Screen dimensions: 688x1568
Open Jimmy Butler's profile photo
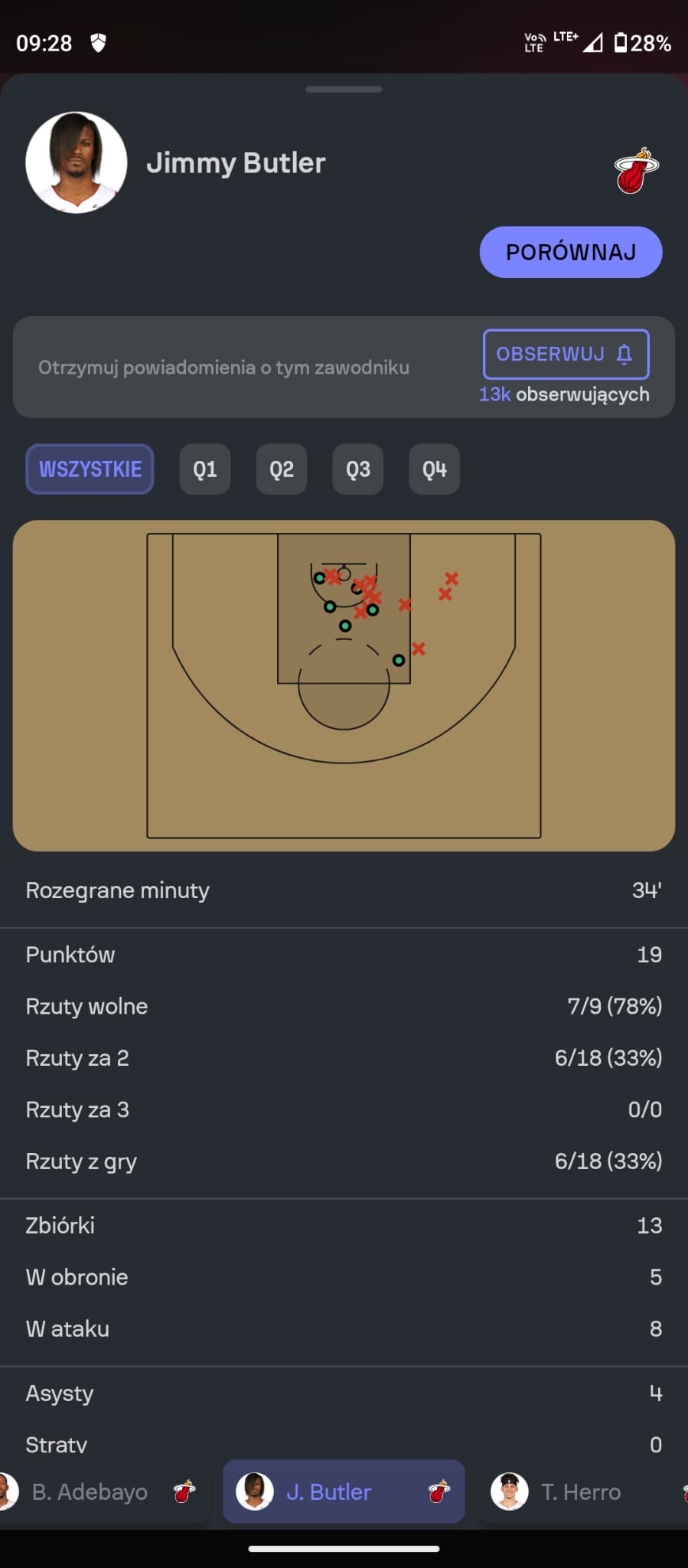[x=77, y=162]
